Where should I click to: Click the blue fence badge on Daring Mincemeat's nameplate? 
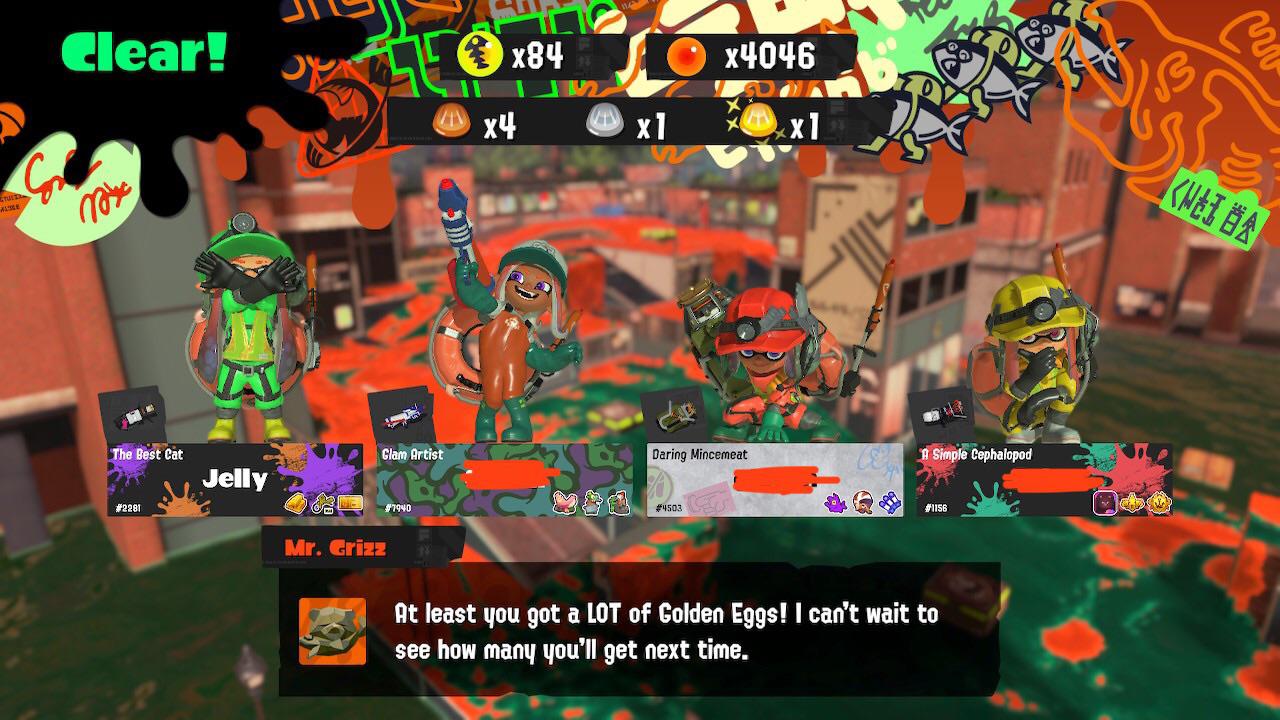point(887,501)
